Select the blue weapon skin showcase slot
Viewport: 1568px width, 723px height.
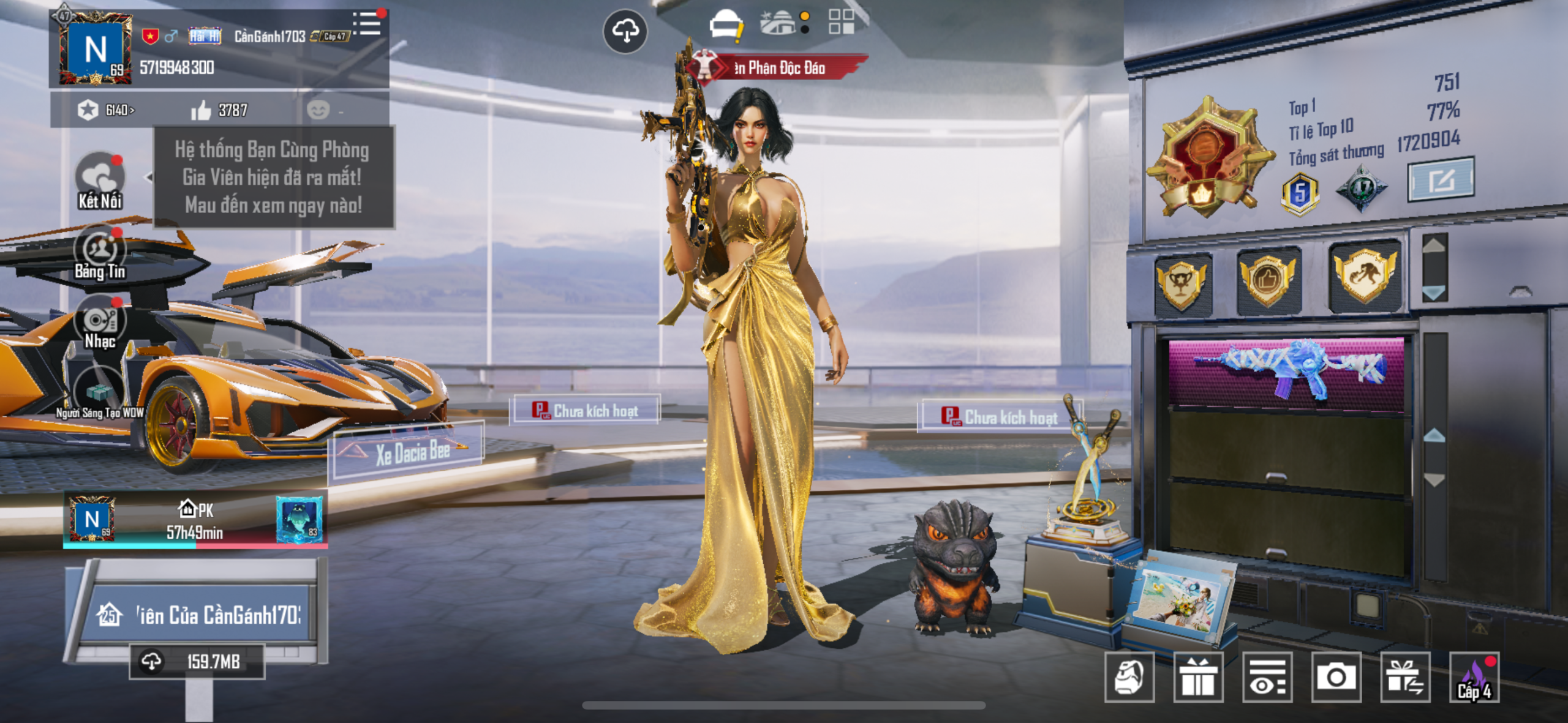(1286, 370)
